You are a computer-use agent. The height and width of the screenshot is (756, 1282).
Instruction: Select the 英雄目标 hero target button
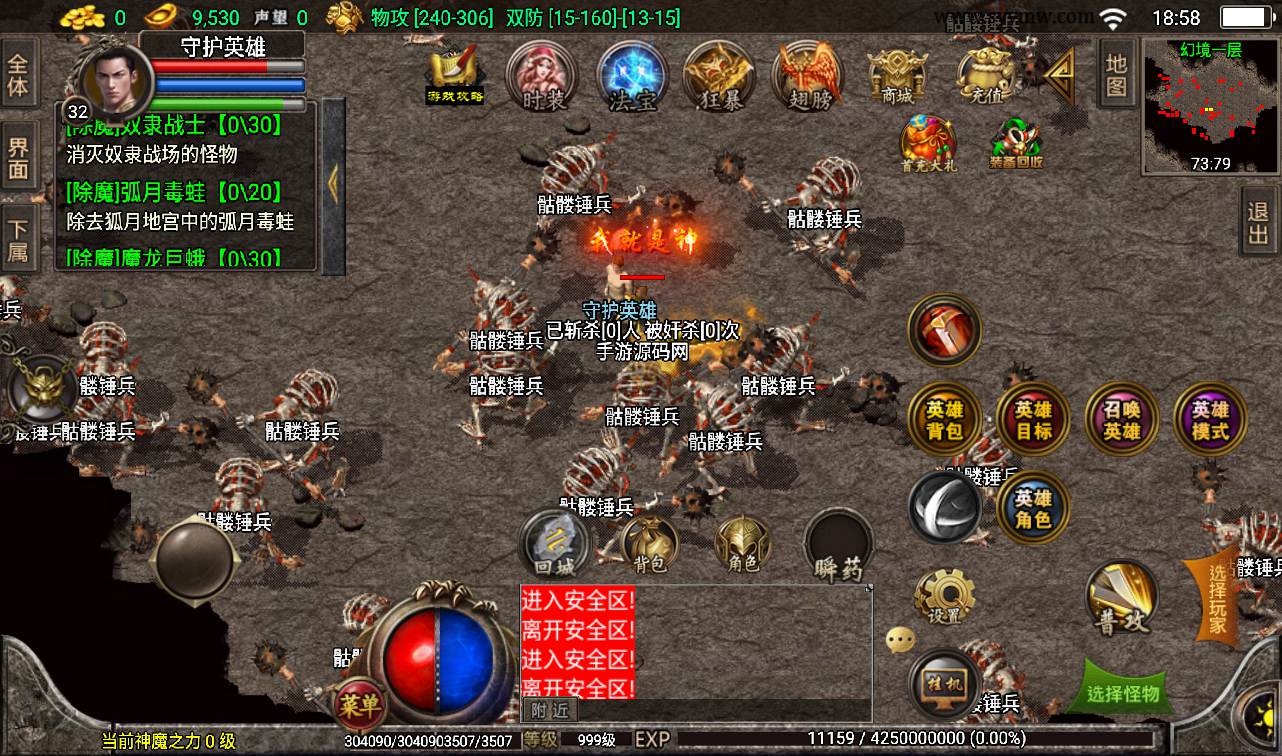click(x=1033, y=421)
